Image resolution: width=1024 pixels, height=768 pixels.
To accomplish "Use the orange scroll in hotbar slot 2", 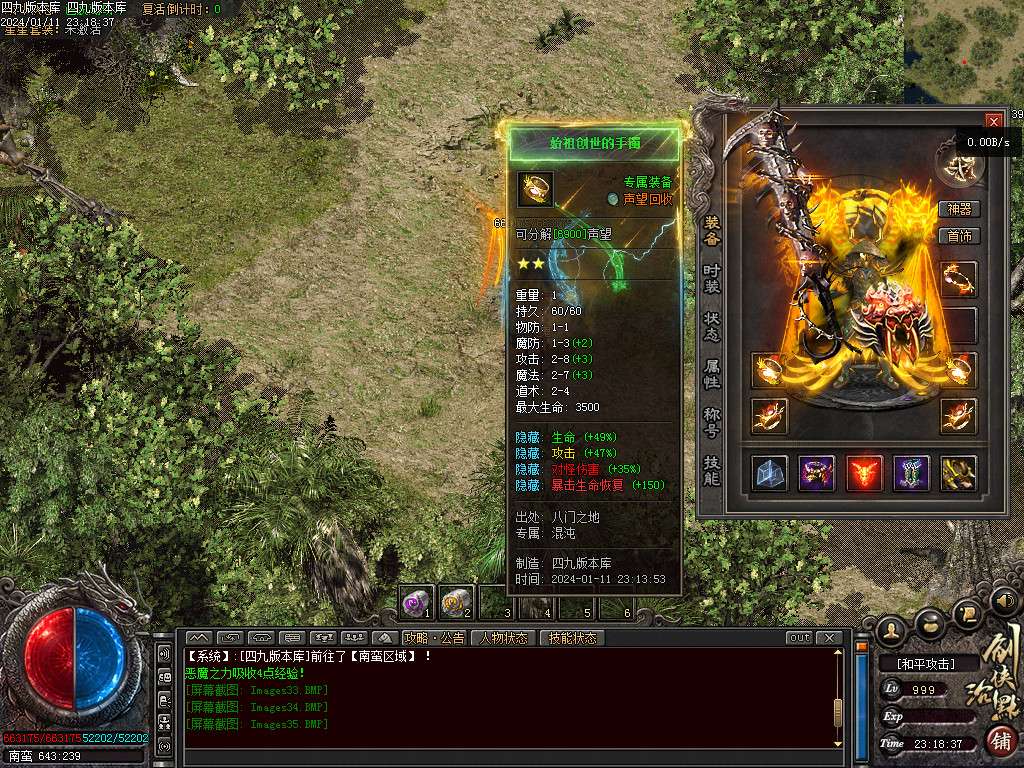I will (456, 601).
